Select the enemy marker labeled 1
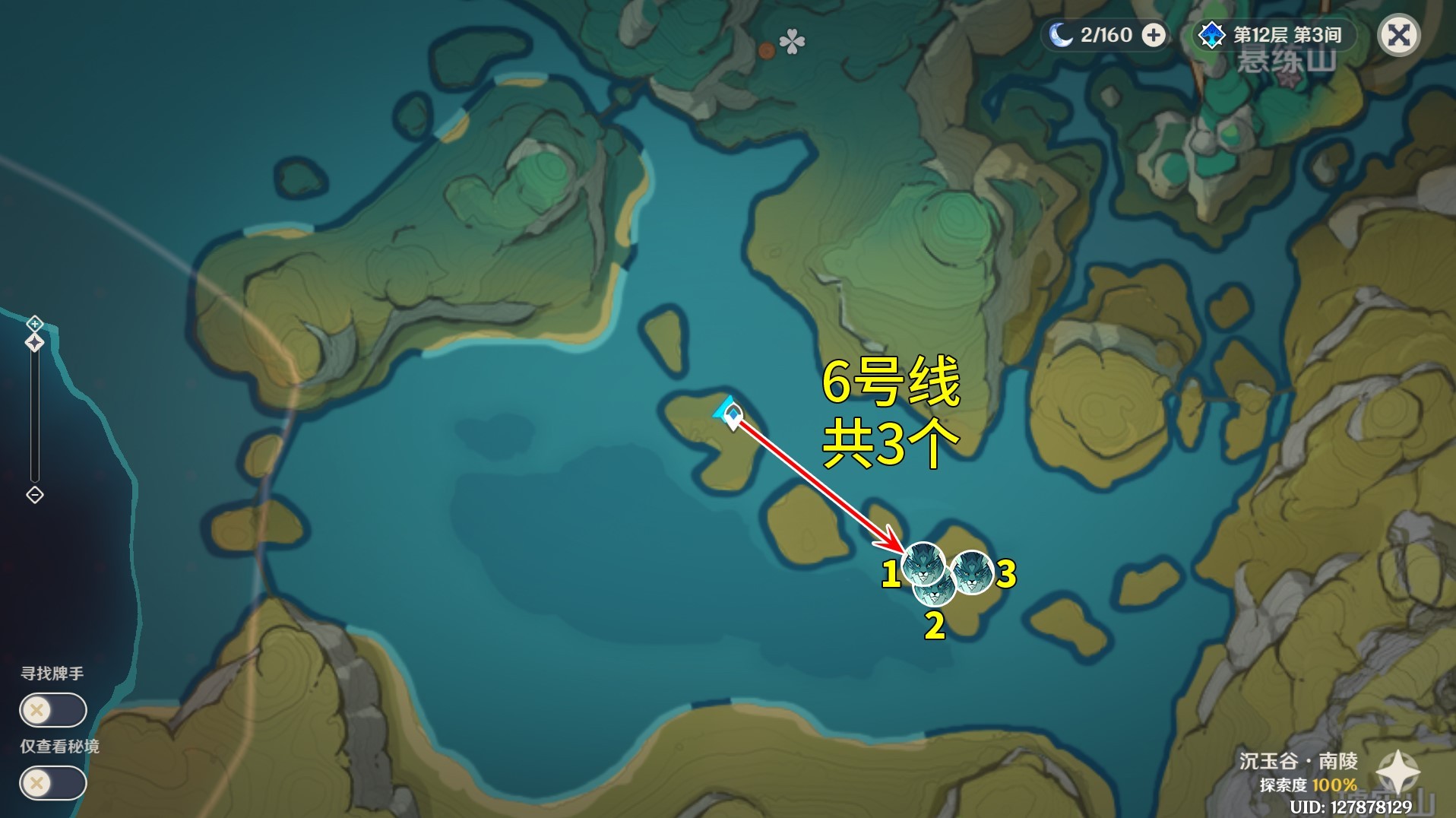The image size is (1456, 818). 923,564
